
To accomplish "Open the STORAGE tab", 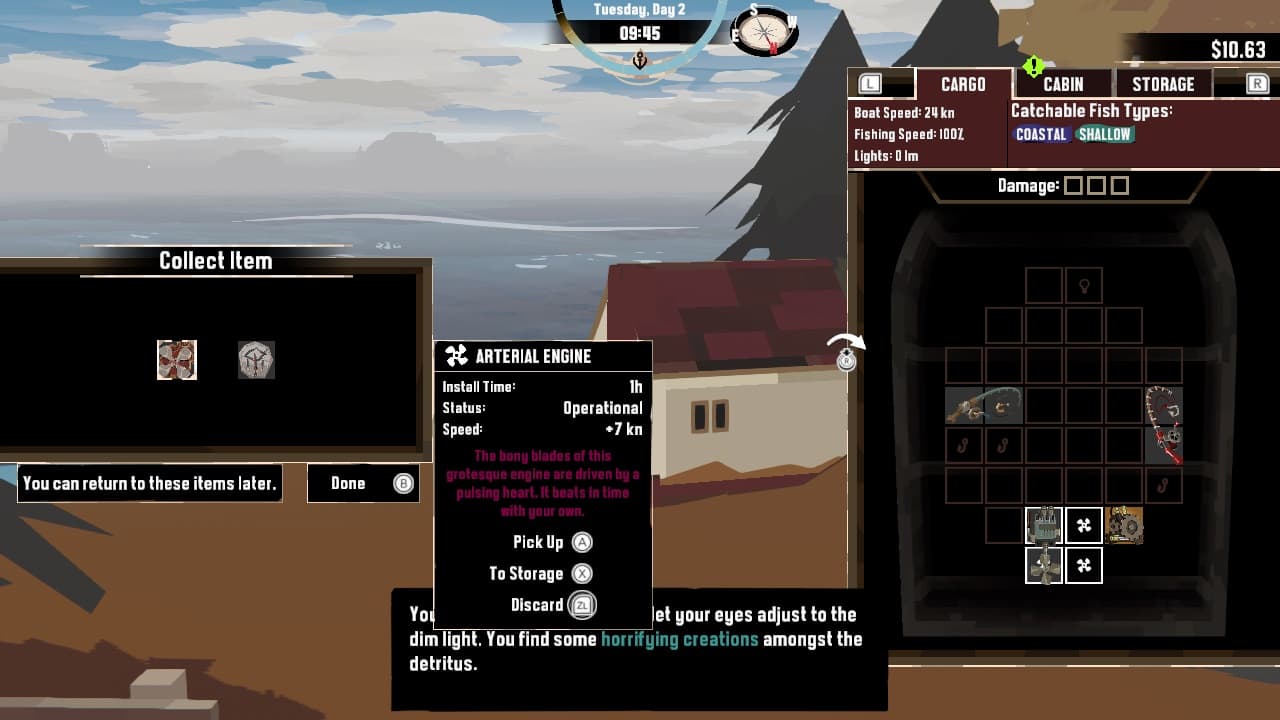I will [x=1162, y=84].
